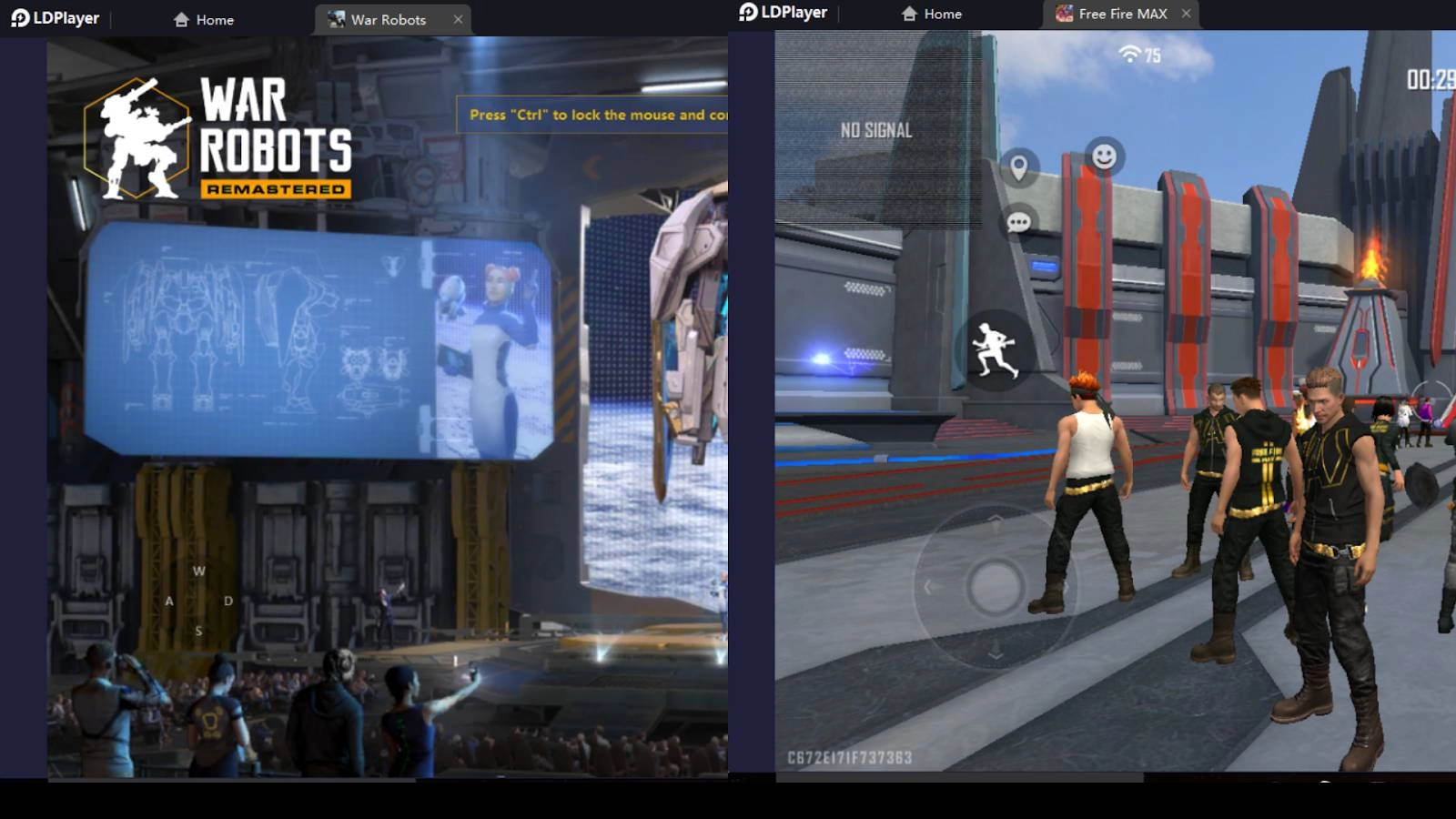This screenshot has height=819, width=1456.
Task: Close the War Robots tab
Action: tap(459, 19)
